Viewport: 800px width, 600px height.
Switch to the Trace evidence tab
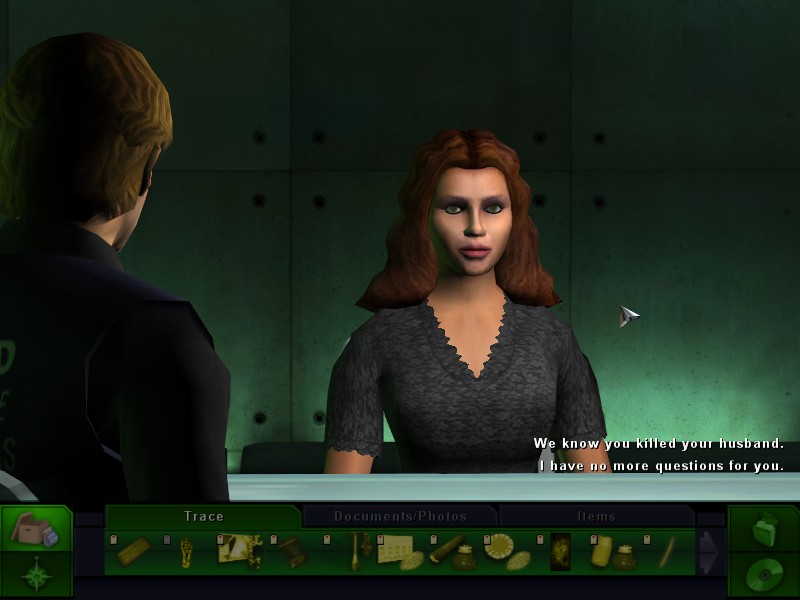203,516
